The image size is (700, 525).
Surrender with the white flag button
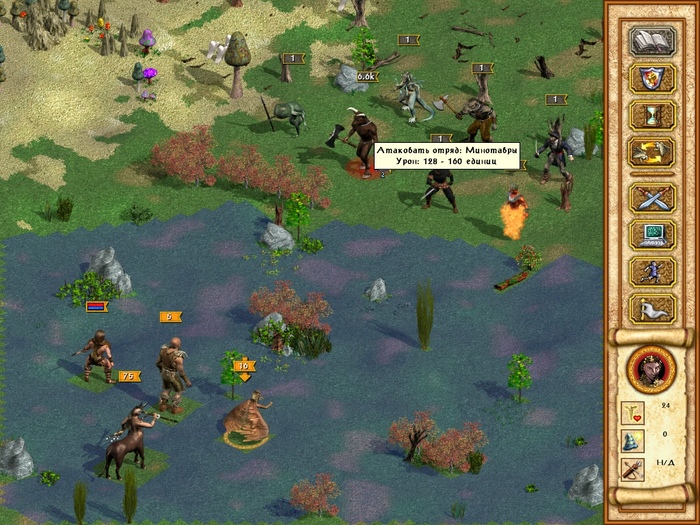point(651,307)
